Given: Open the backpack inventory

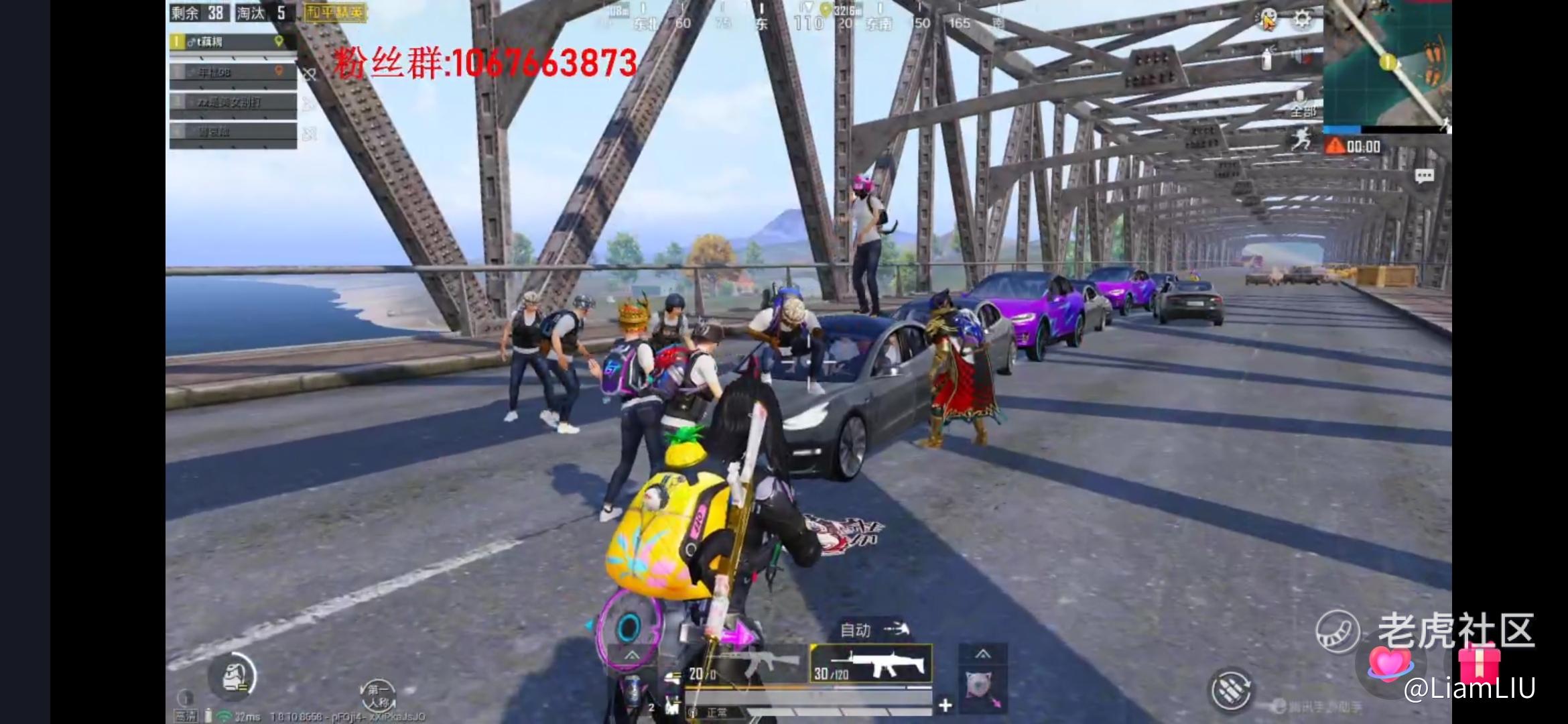Looking at the screenshot, I should 233,676.
